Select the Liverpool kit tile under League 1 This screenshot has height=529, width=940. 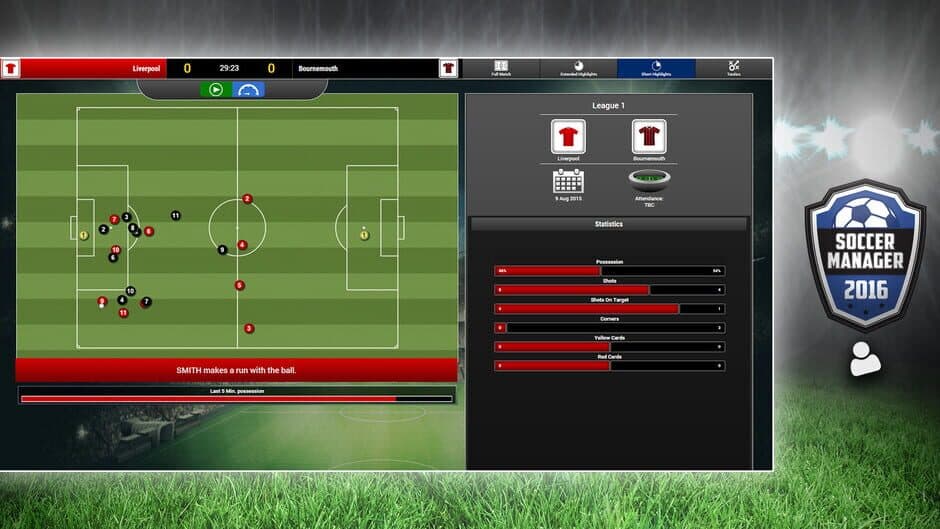[568, 136]
